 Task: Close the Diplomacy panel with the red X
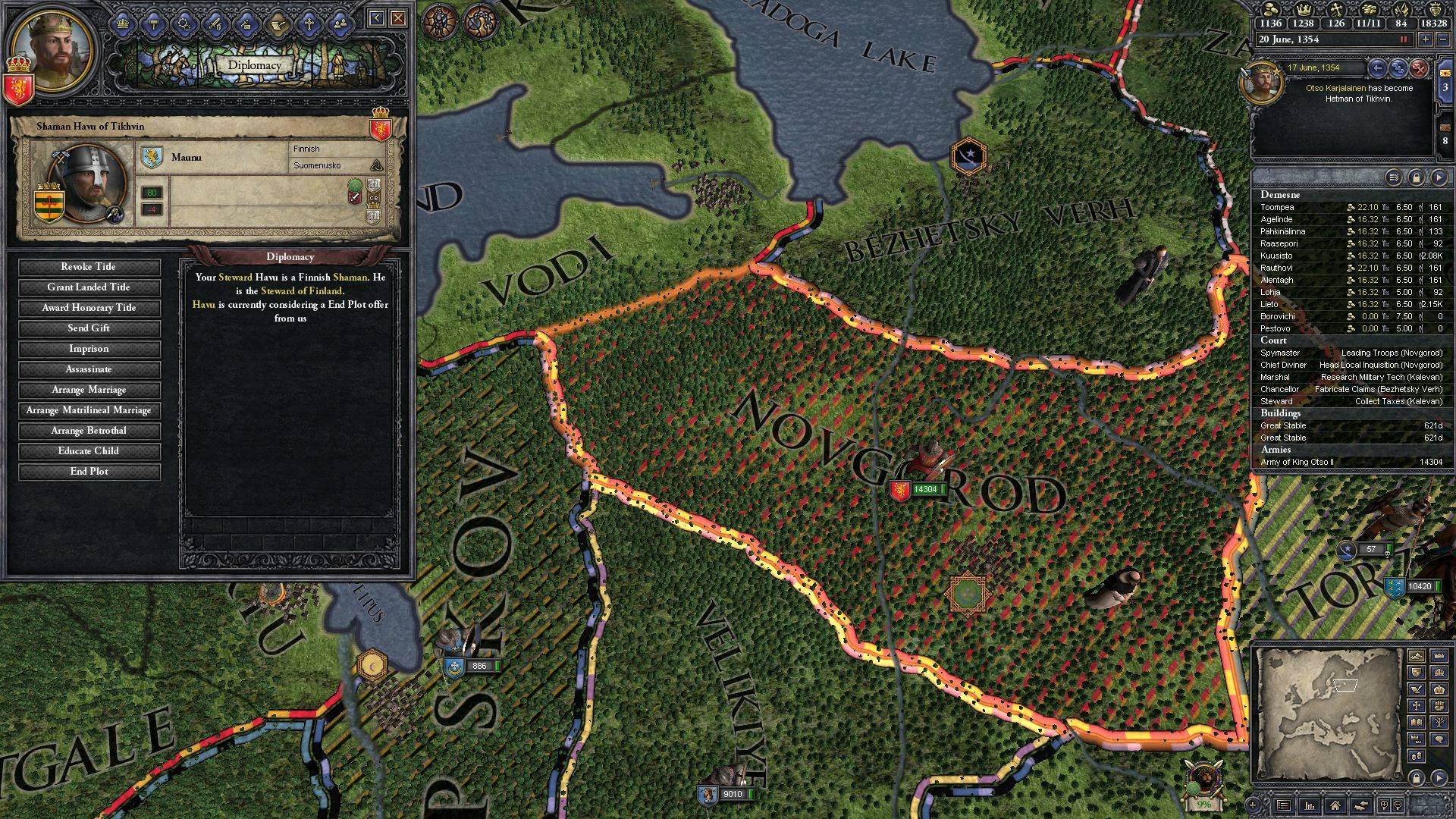coord(397,18)
